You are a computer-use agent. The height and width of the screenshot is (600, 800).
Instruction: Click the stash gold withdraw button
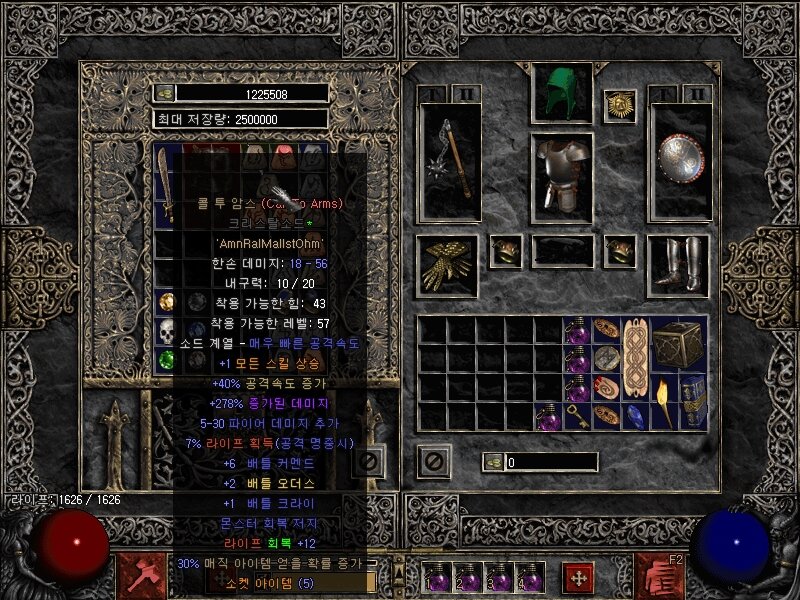click(164, 93)
